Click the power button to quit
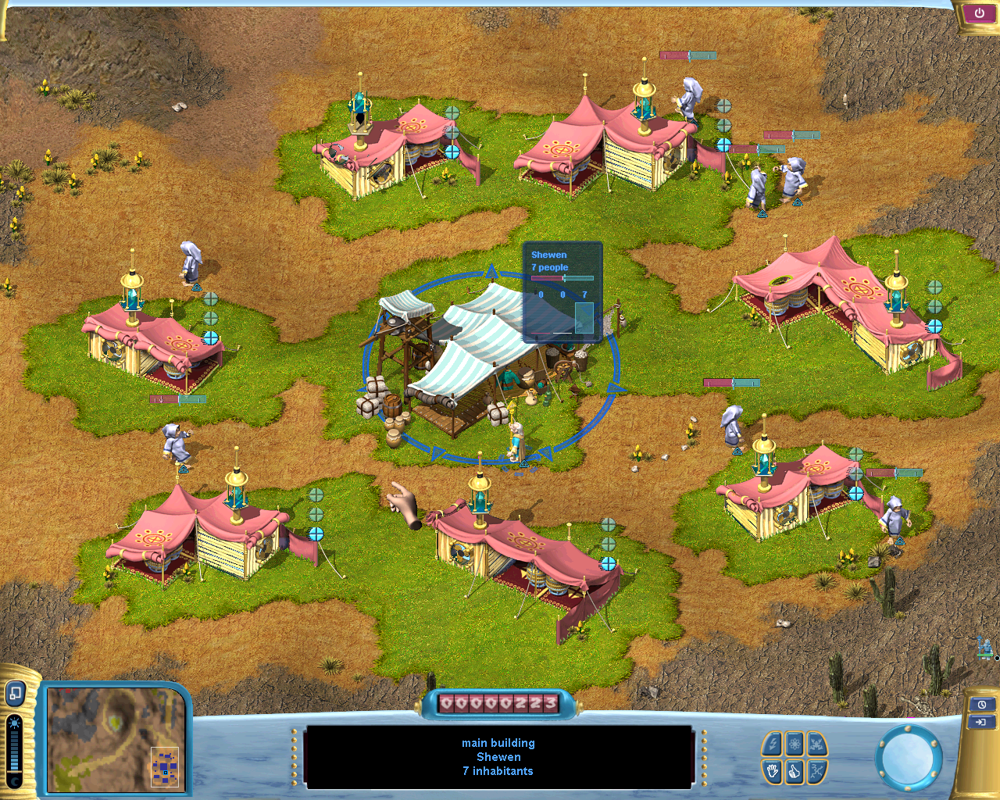Image resolution: width=1000 pixels, height=800 pixels. 975,14
